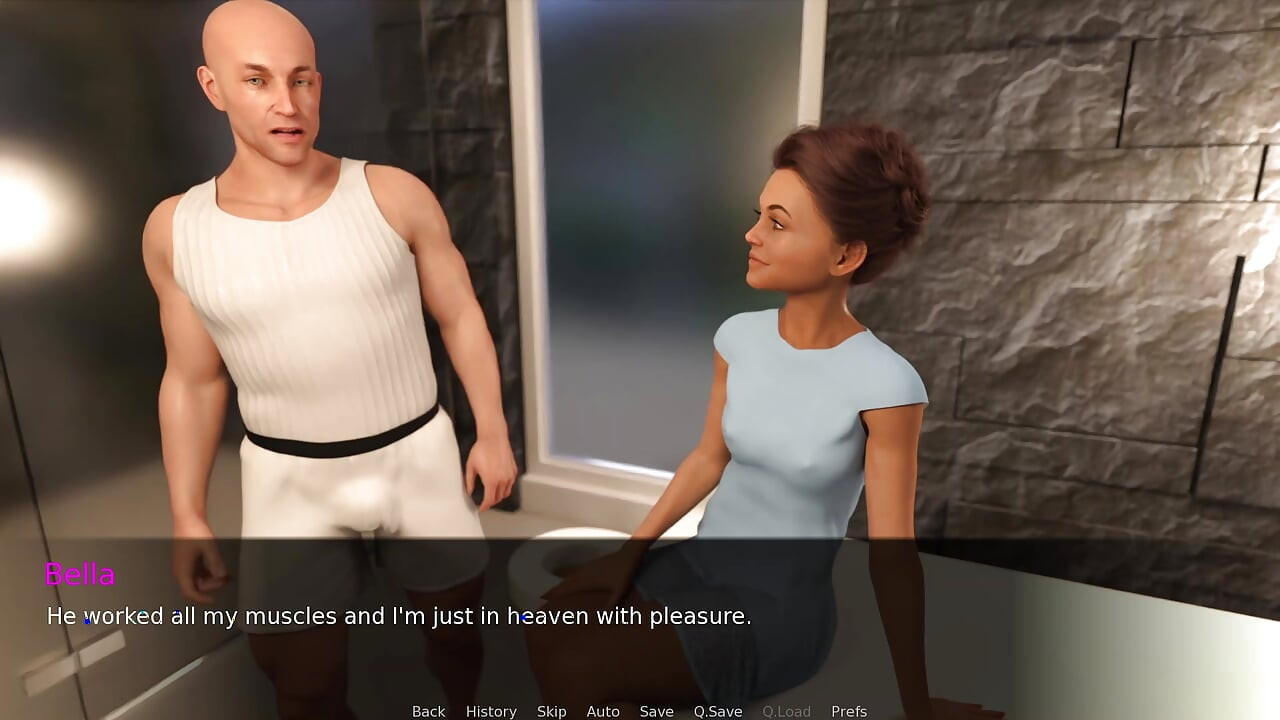
Task: Click Save in the quick menu bar
Action: click(x=656, y=711)
